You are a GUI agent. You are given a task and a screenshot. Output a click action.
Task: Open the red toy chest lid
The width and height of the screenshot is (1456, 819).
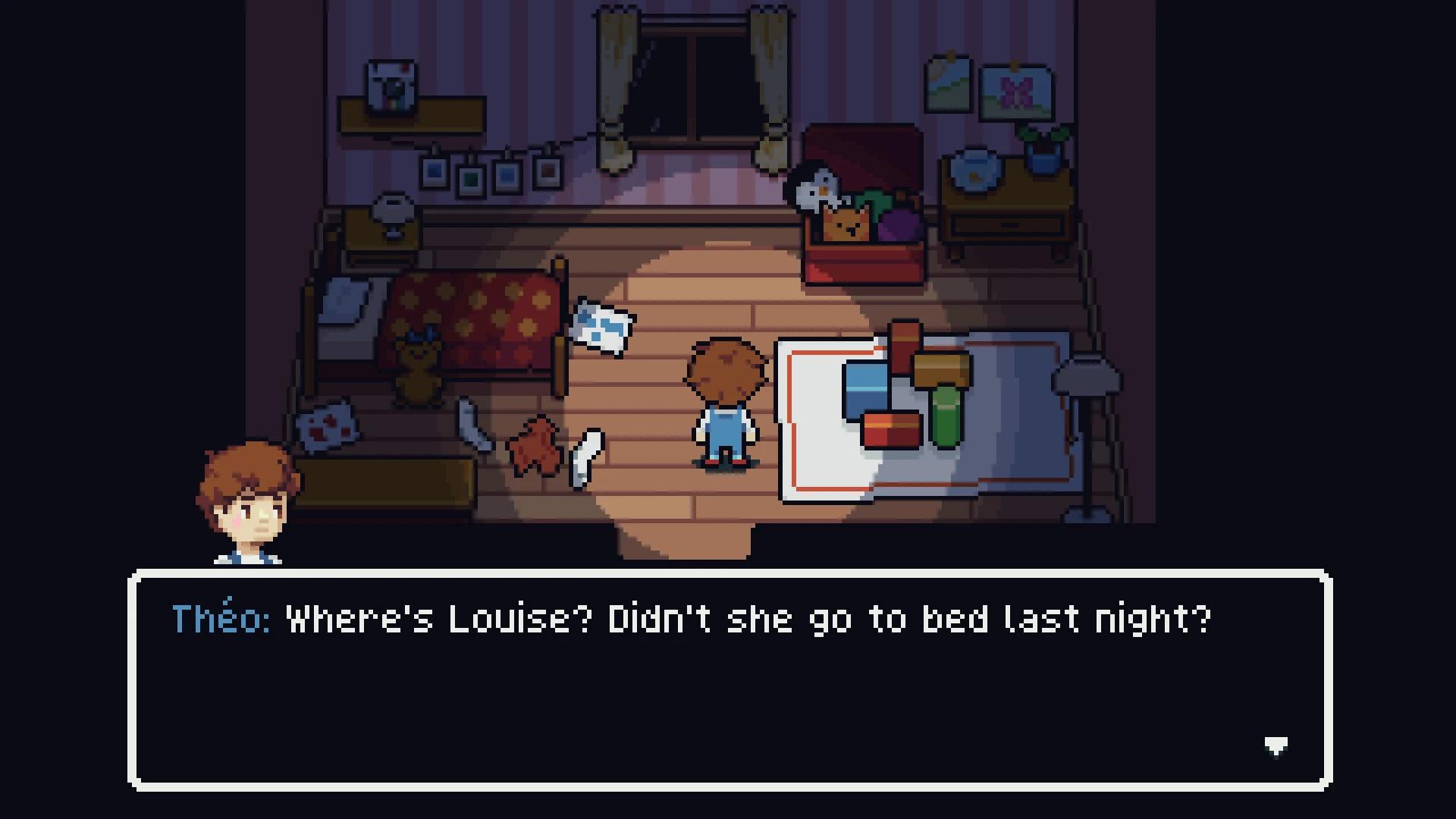click(x=864, y=152)
